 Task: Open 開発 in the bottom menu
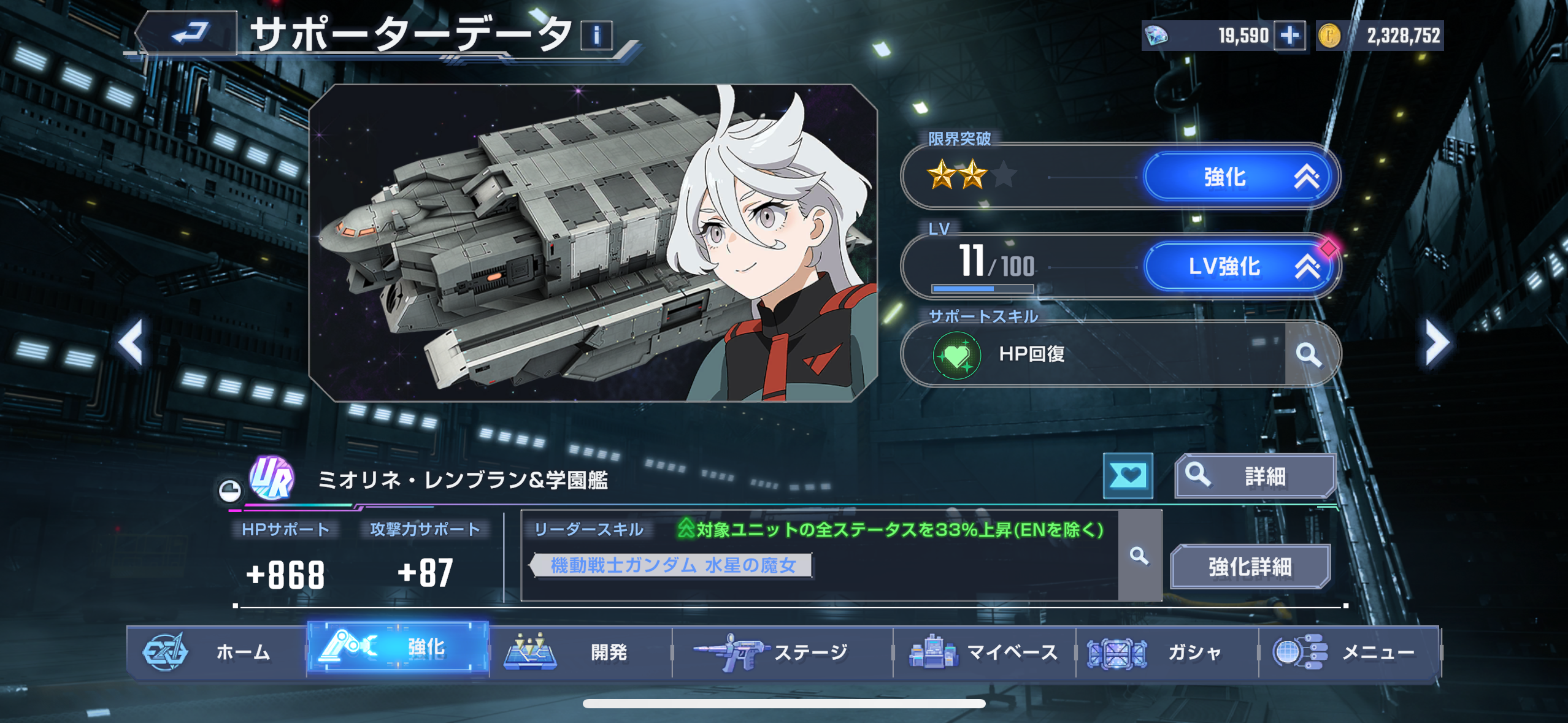pyautogui.click(x=580, y=652)
